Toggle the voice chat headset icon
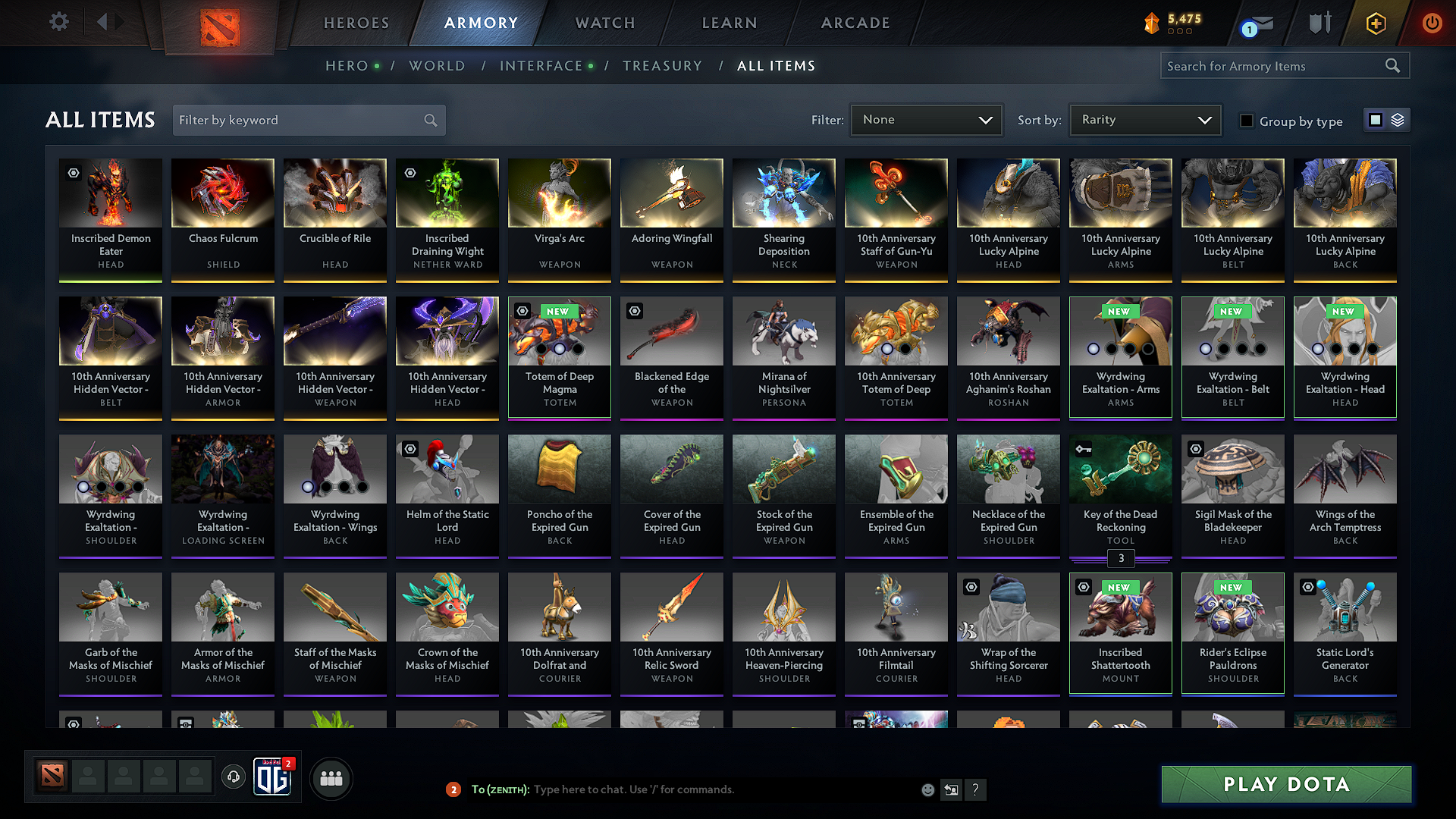 click(233, 777)
